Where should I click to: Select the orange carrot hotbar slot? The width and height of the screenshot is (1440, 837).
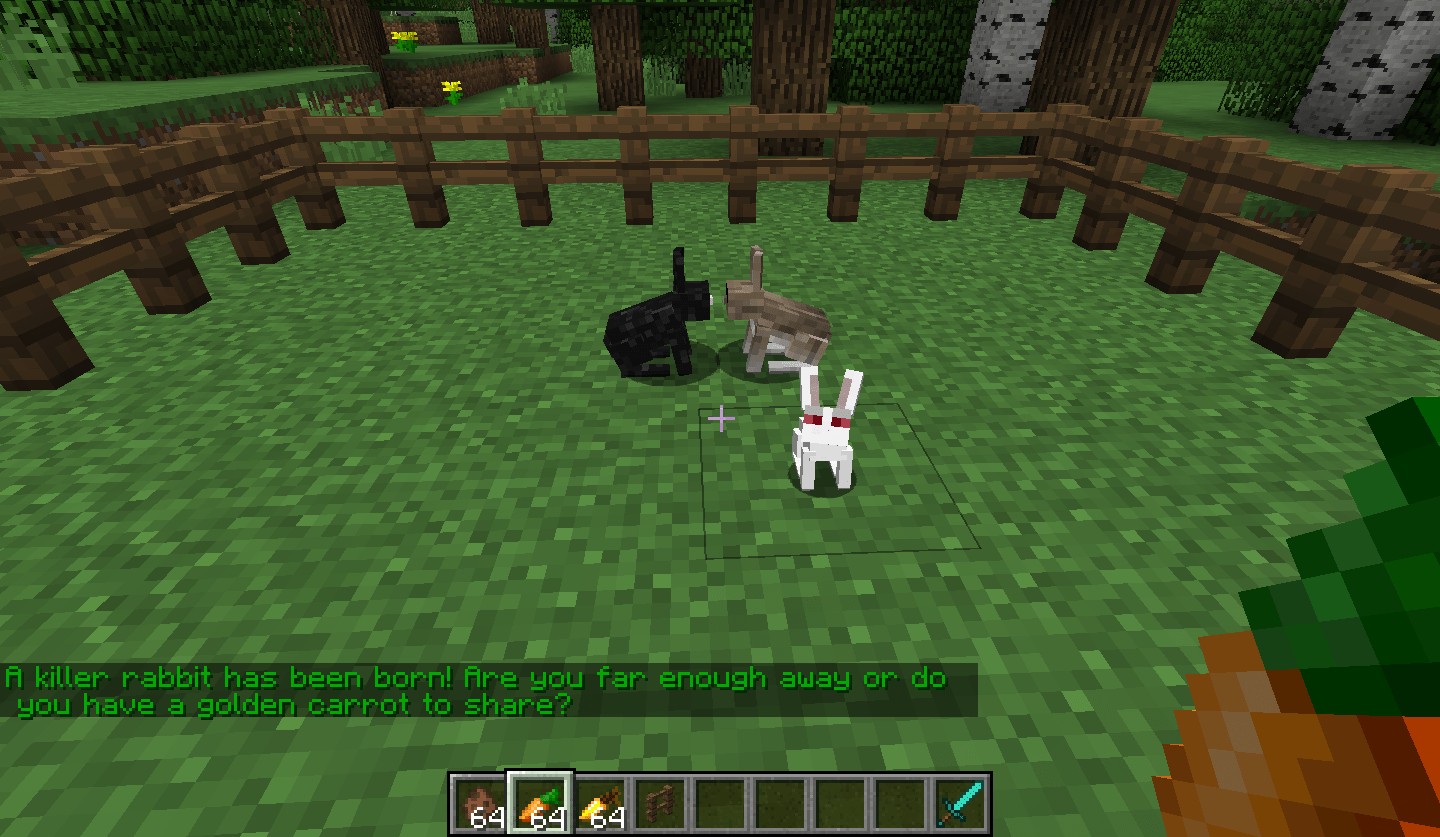coord(540,804)
